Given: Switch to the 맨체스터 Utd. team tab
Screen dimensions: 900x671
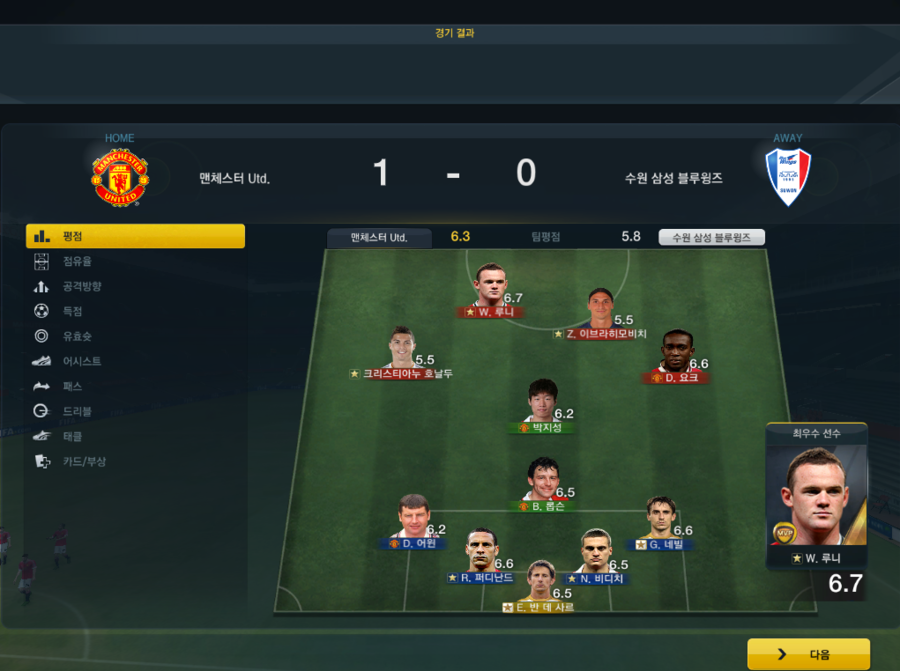Looking at the screenshot, I should click(x=379, y=238).
